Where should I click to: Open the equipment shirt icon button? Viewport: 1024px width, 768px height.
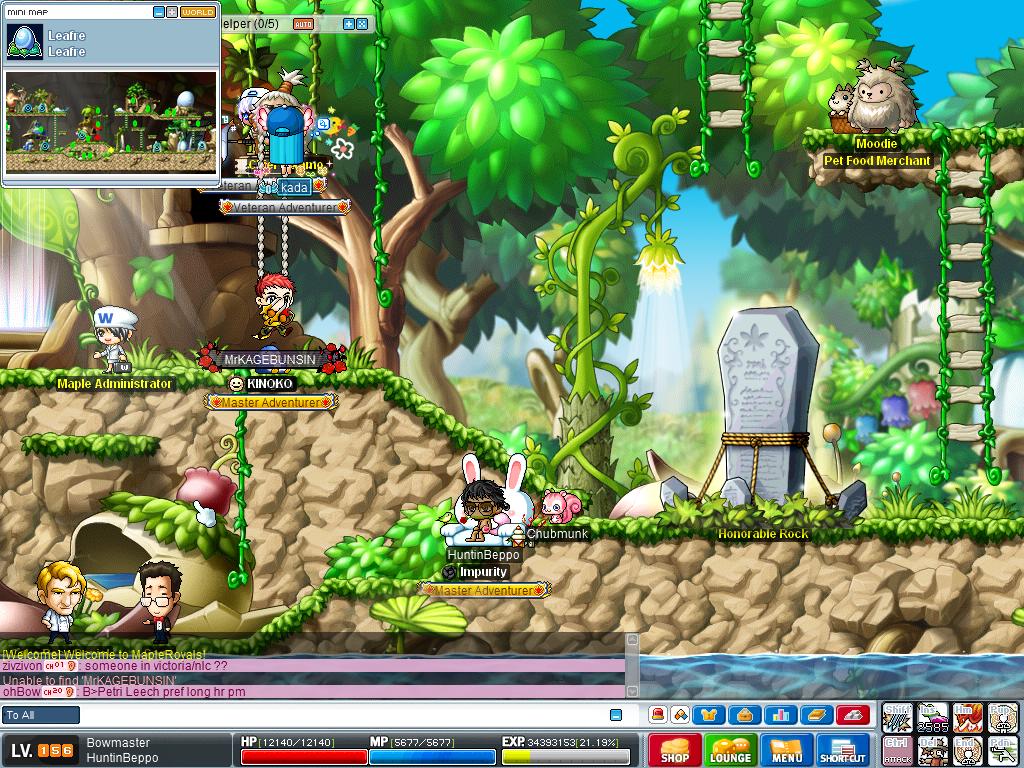[711, 714]
